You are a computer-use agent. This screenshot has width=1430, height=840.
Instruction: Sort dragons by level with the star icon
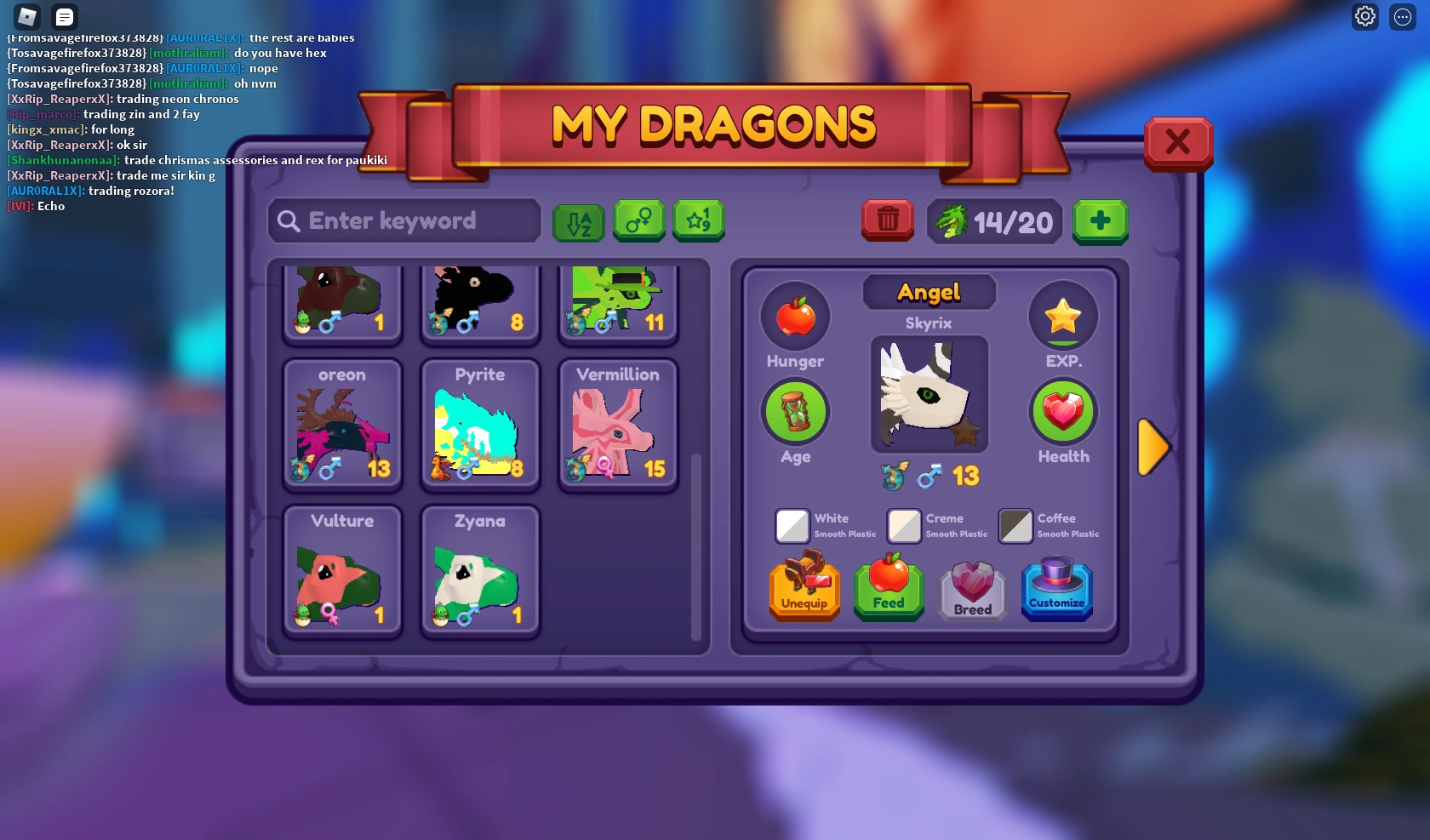698,221
